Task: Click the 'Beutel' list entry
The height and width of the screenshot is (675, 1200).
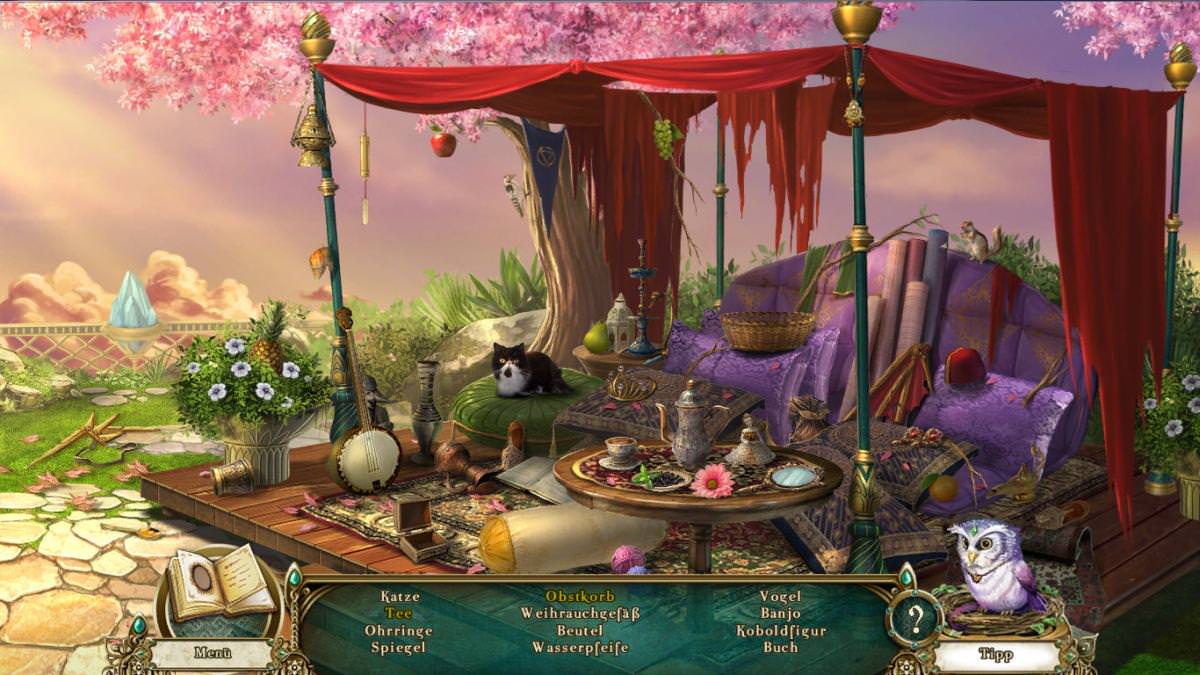Action: [580, 630]
